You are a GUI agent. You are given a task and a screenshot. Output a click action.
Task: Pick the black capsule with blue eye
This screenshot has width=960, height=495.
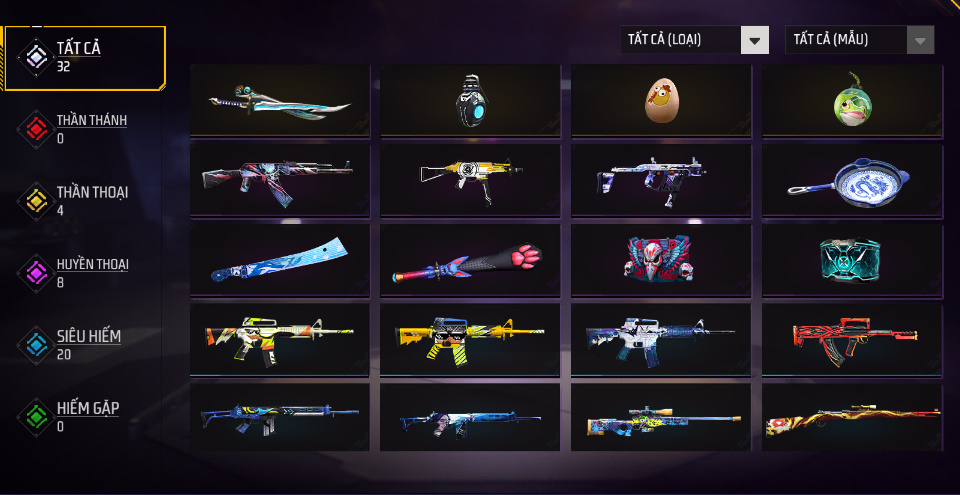(470, 100)
